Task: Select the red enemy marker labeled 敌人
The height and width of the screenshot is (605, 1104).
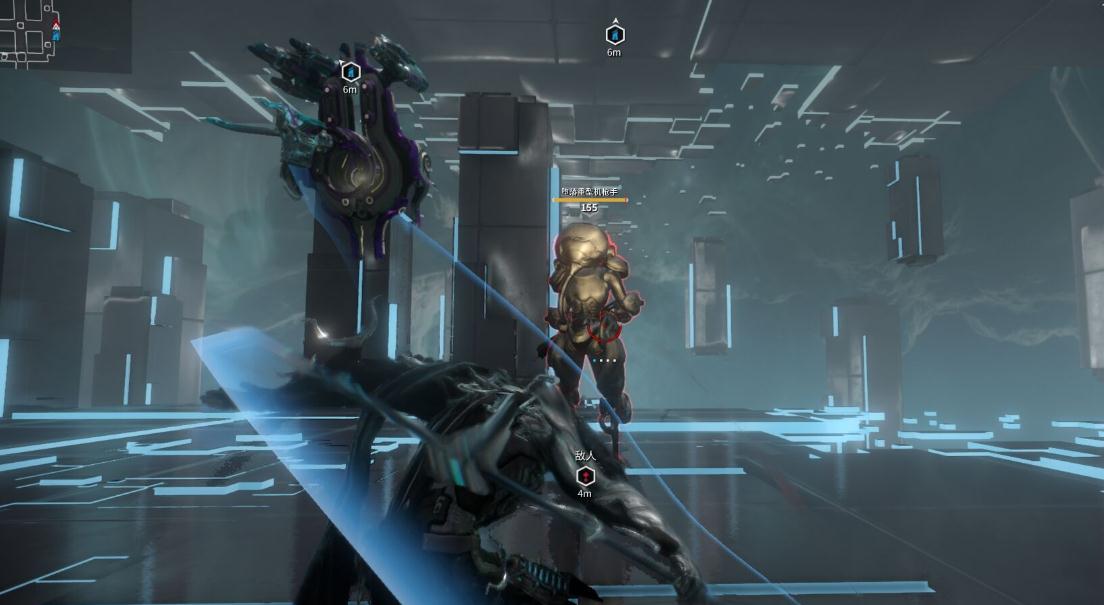Action: (585, 475)
